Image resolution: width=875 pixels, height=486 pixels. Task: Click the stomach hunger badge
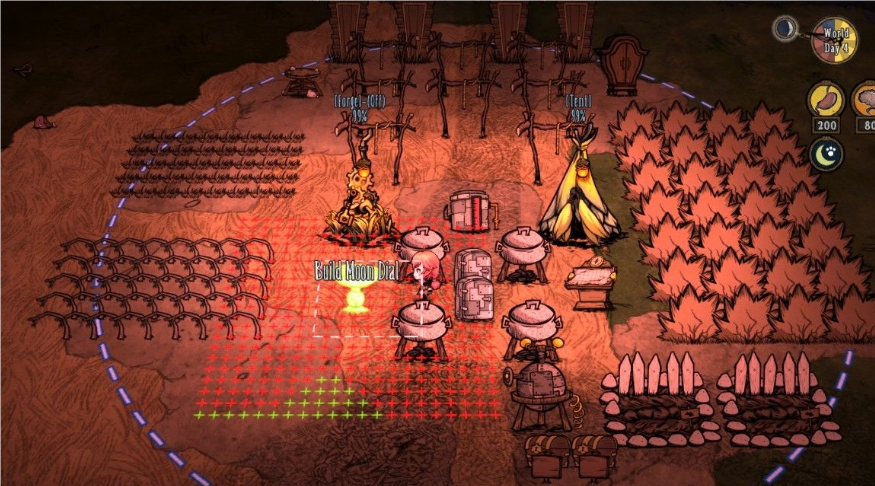pyautogui.click(x=827, y=101)
